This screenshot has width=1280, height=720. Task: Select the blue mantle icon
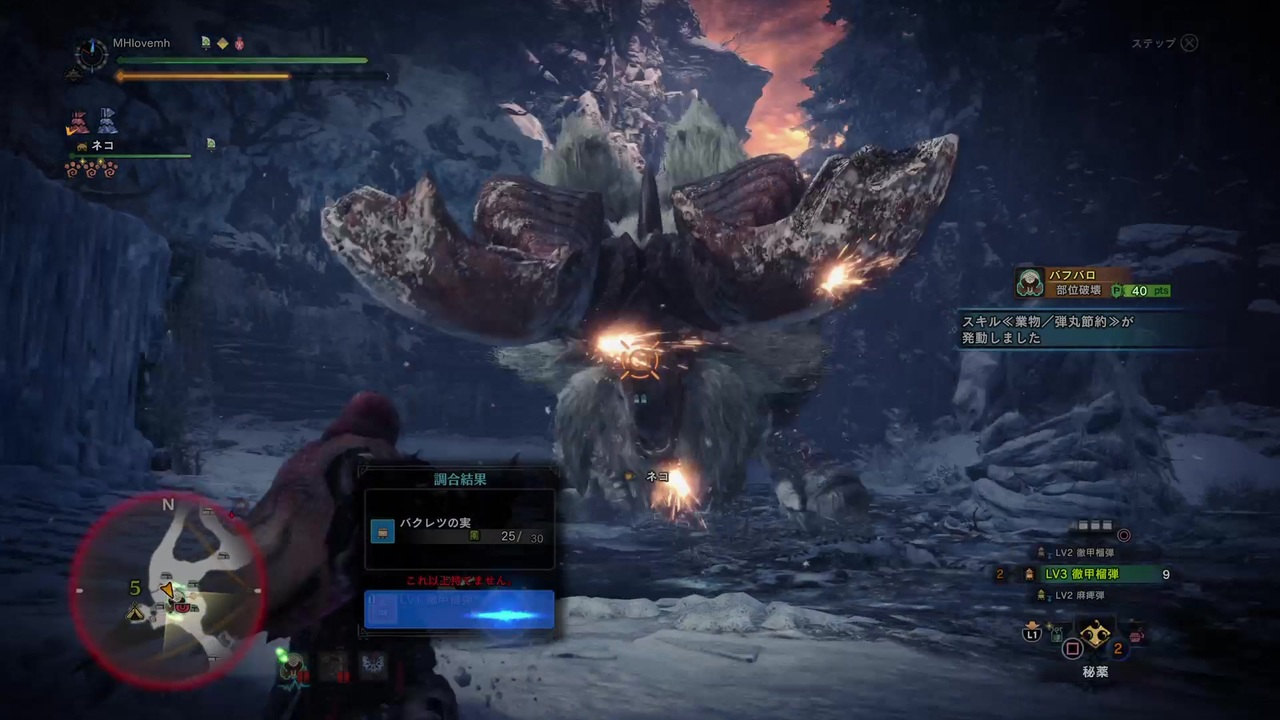pos(106,122)
